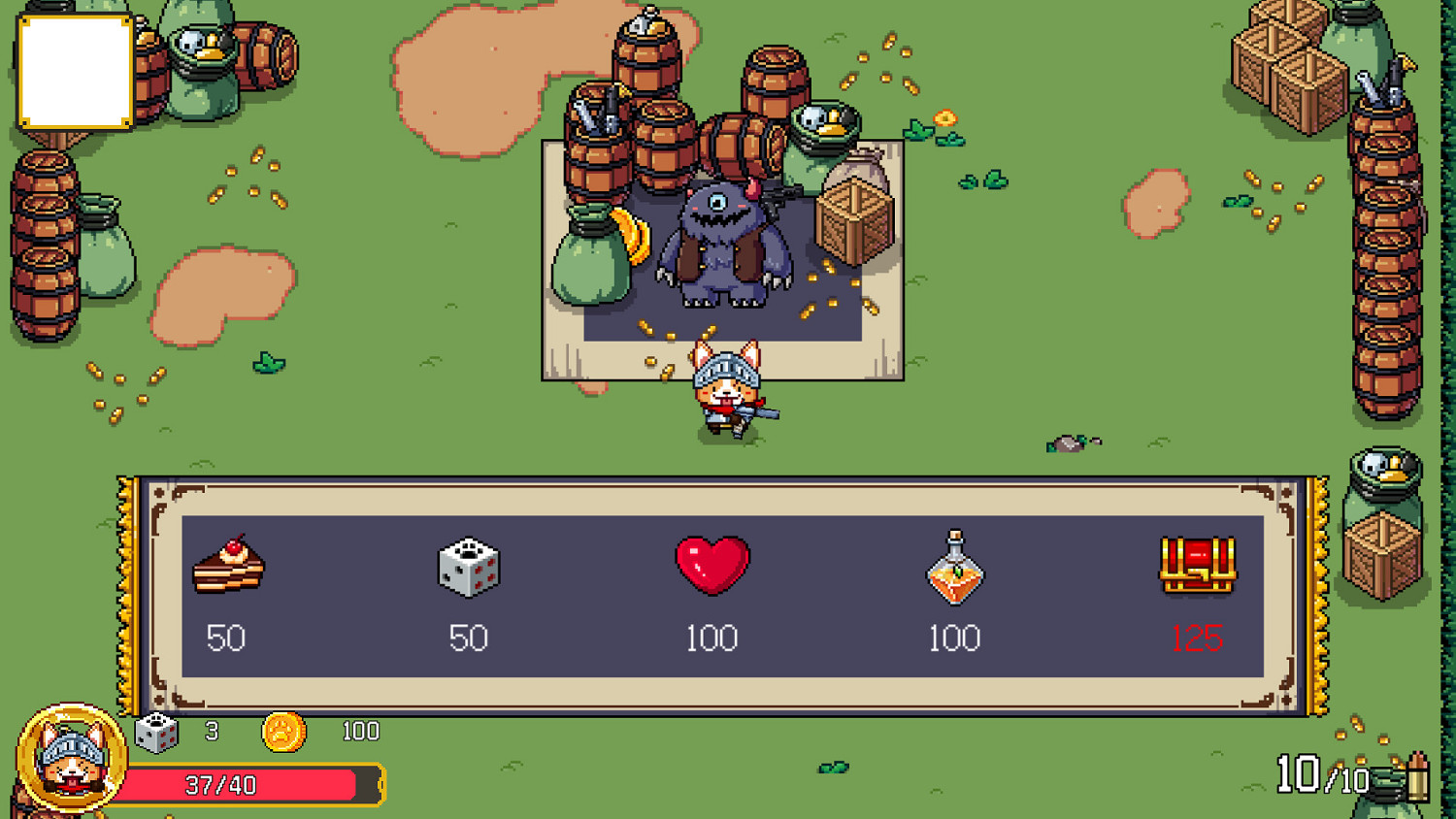
Task: Click the coin count label showing 100
Action: (x=361, y=731)
